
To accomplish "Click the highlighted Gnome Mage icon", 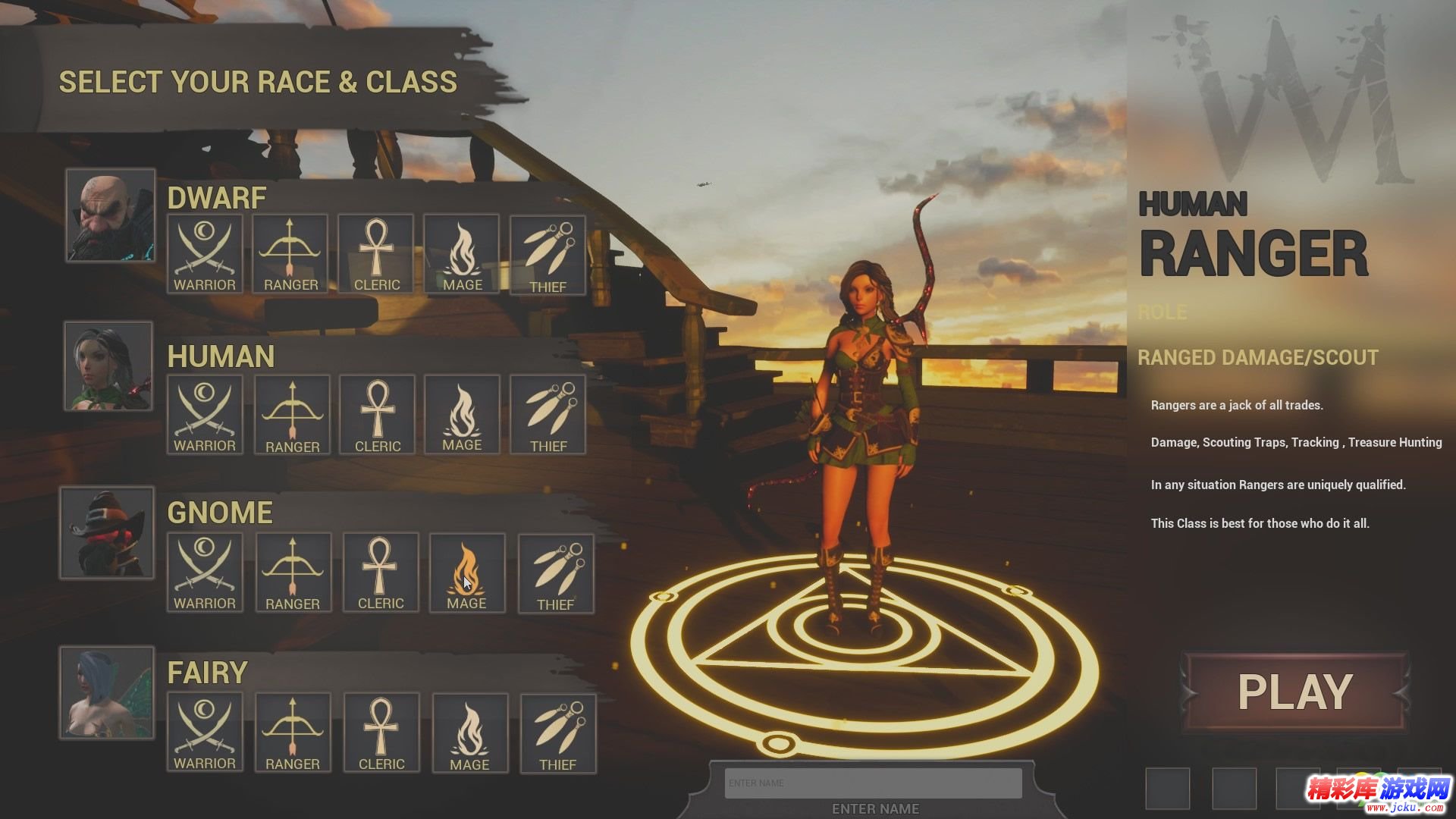I will click(x=466, y=573).
